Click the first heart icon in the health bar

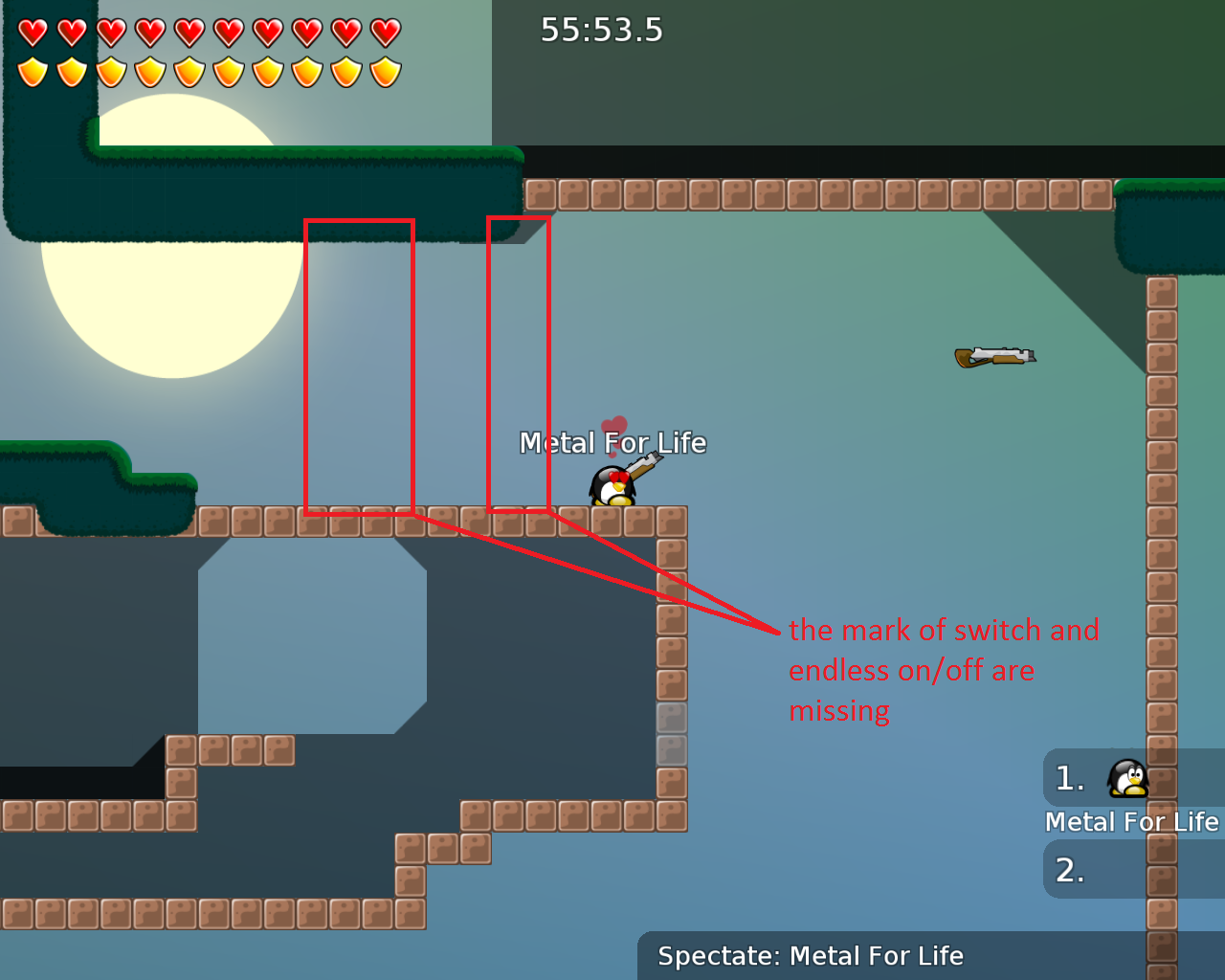tap(32, 31)
